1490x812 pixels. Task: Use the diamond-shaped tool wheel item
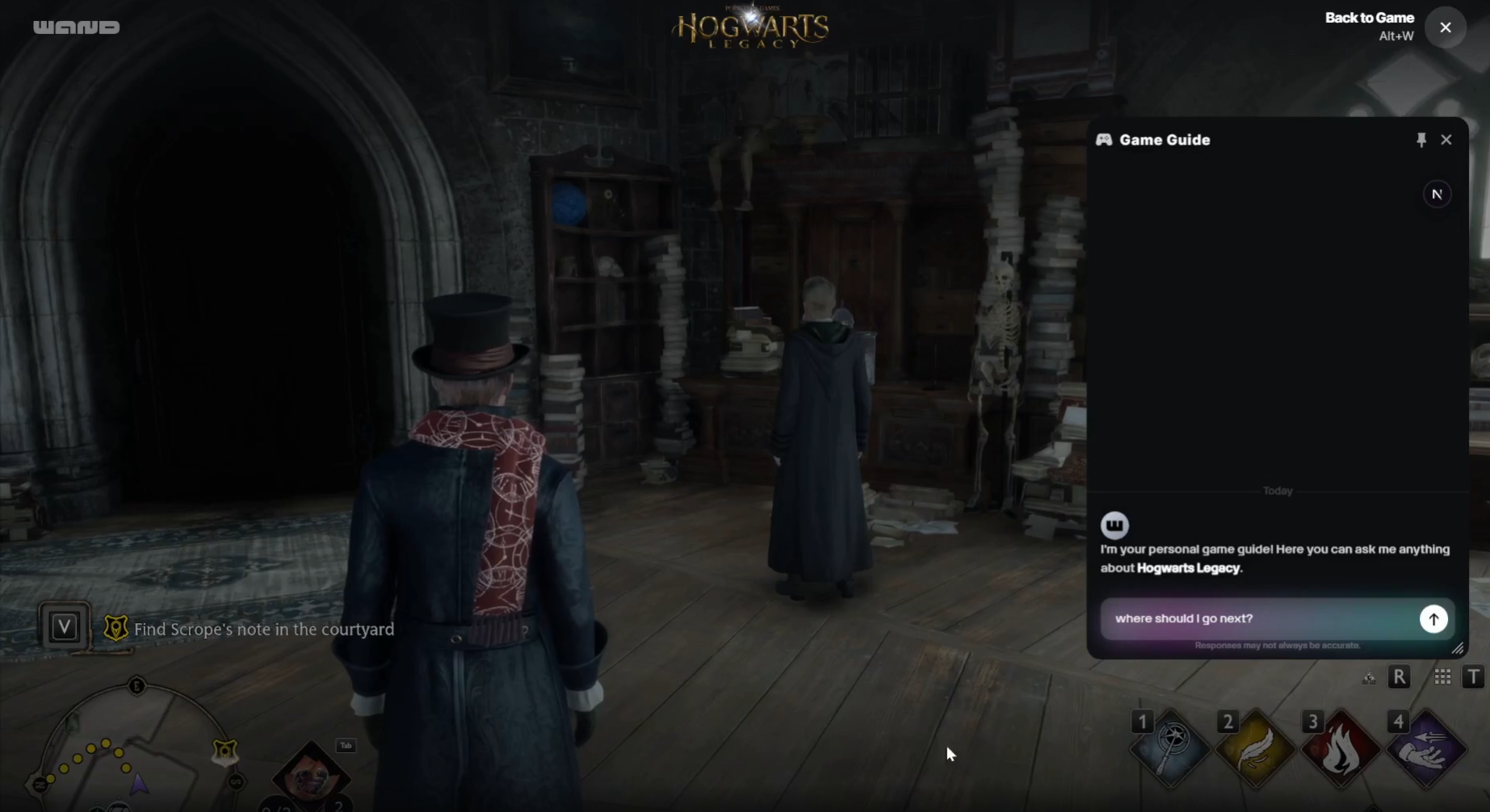[x=311, y=775]
